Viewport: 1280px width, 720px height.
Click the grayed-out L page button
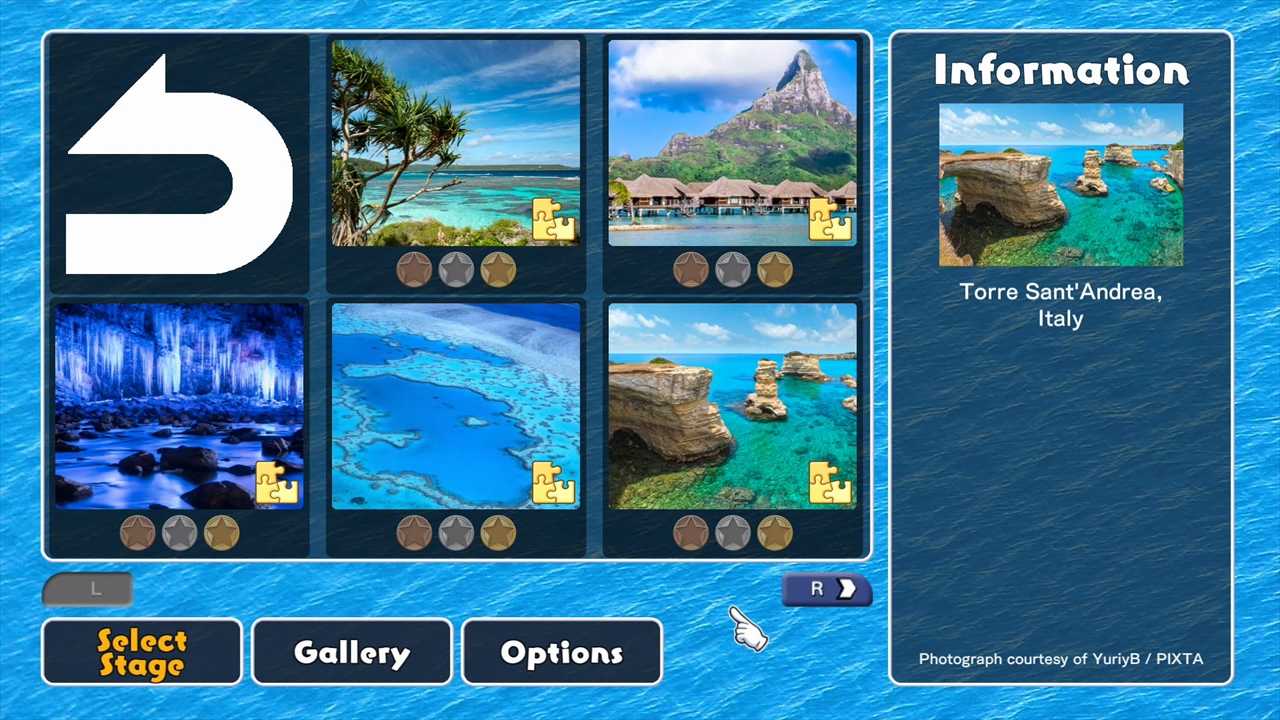pos(87,589)
